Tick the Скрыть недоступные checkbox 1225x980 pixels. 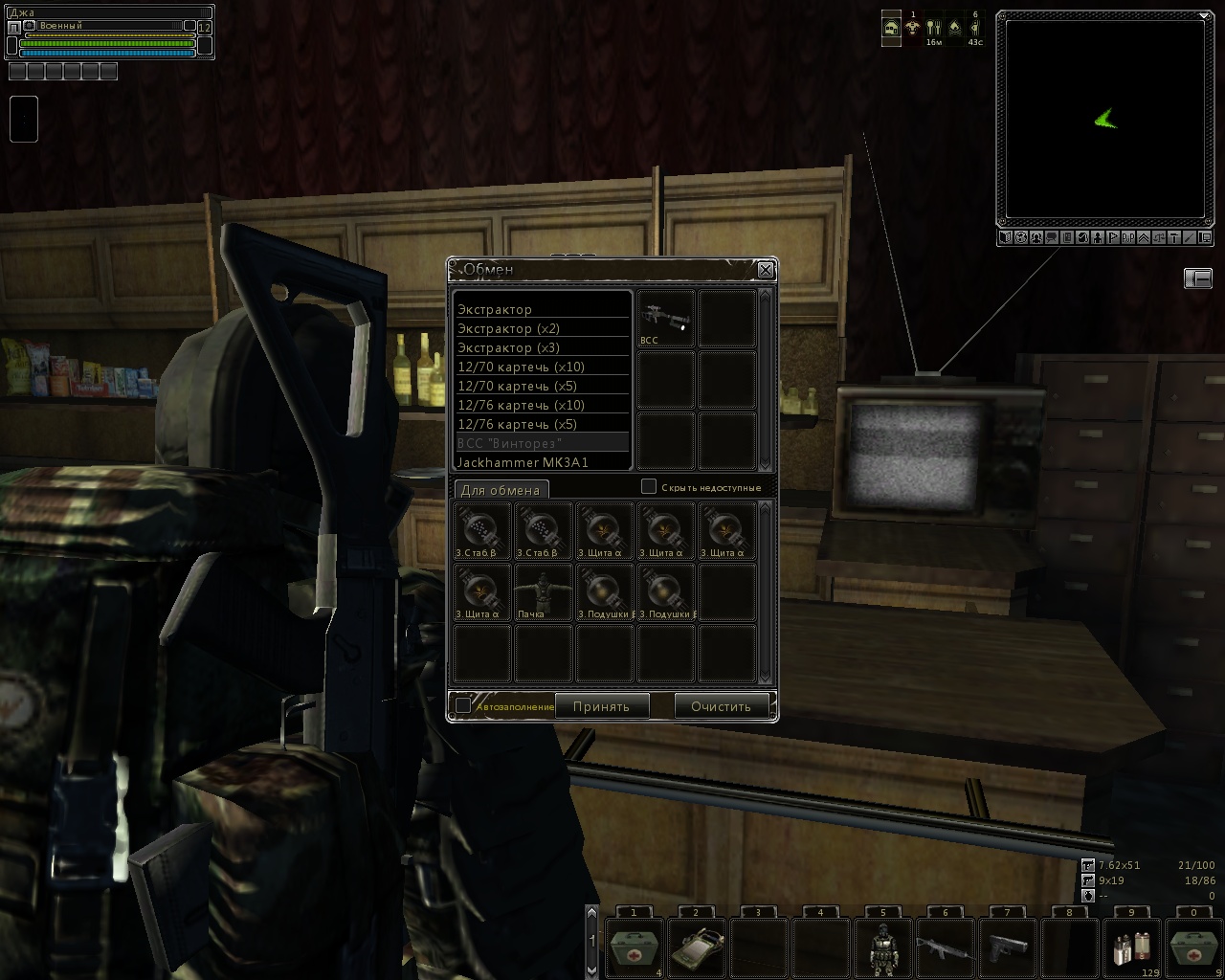coord(648,487)
